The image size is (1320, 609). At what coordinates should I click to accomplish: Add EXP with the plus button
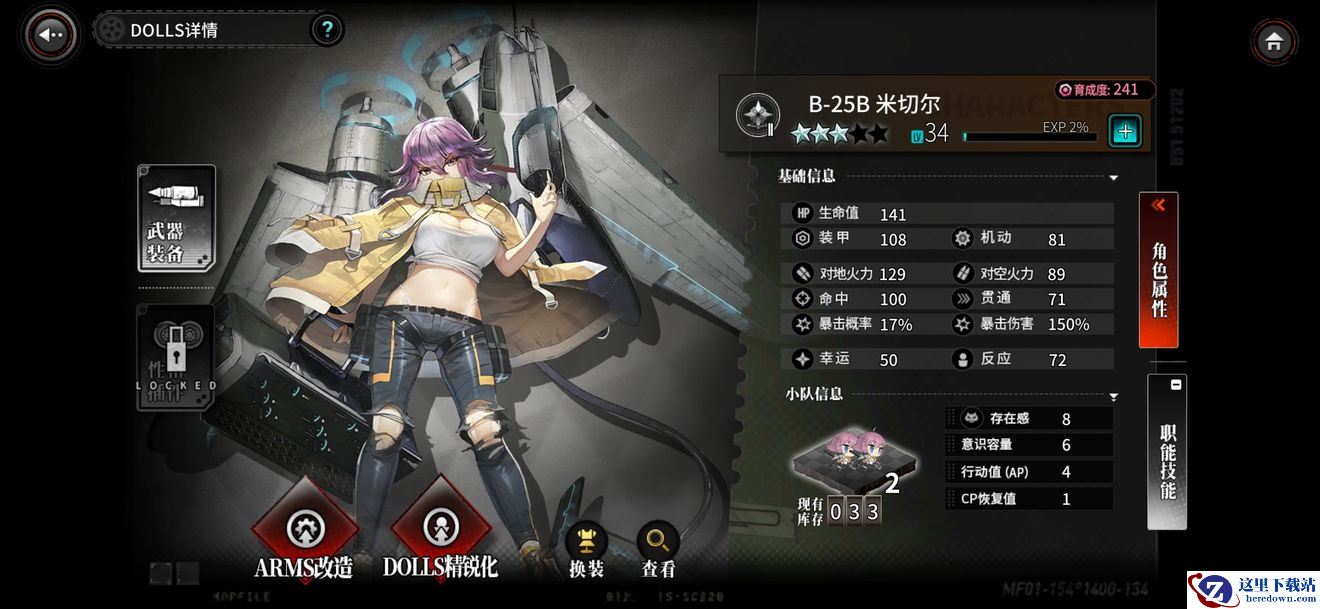click(x=1125, y=131)
